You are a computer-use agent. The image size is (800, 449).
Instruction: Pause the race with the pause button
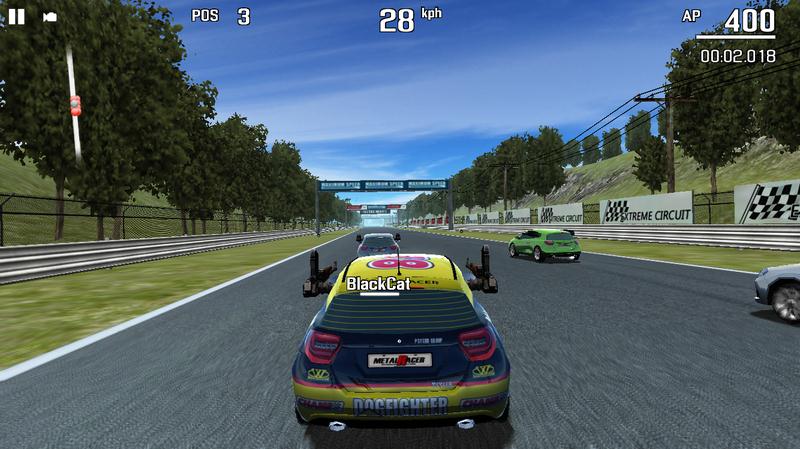(x=19, y=16)
